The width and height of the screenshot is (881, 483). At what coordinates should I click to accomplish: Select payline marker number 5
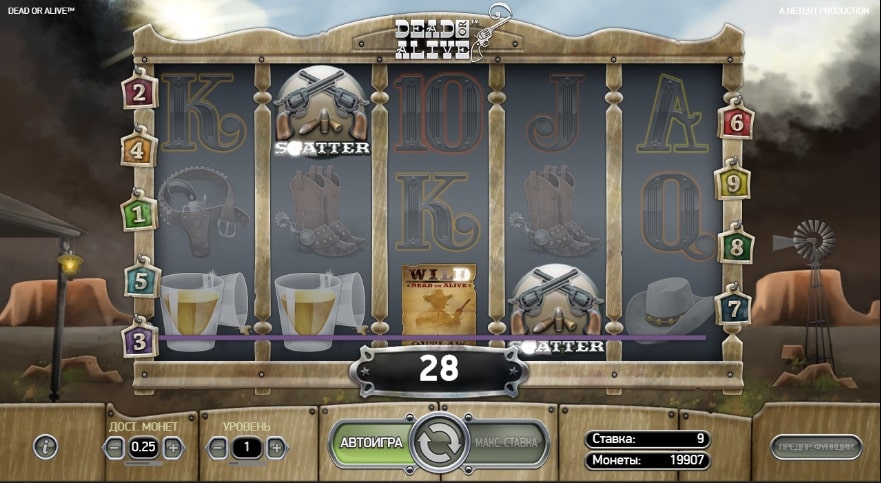pyautogui.click(x=140, y=279)
